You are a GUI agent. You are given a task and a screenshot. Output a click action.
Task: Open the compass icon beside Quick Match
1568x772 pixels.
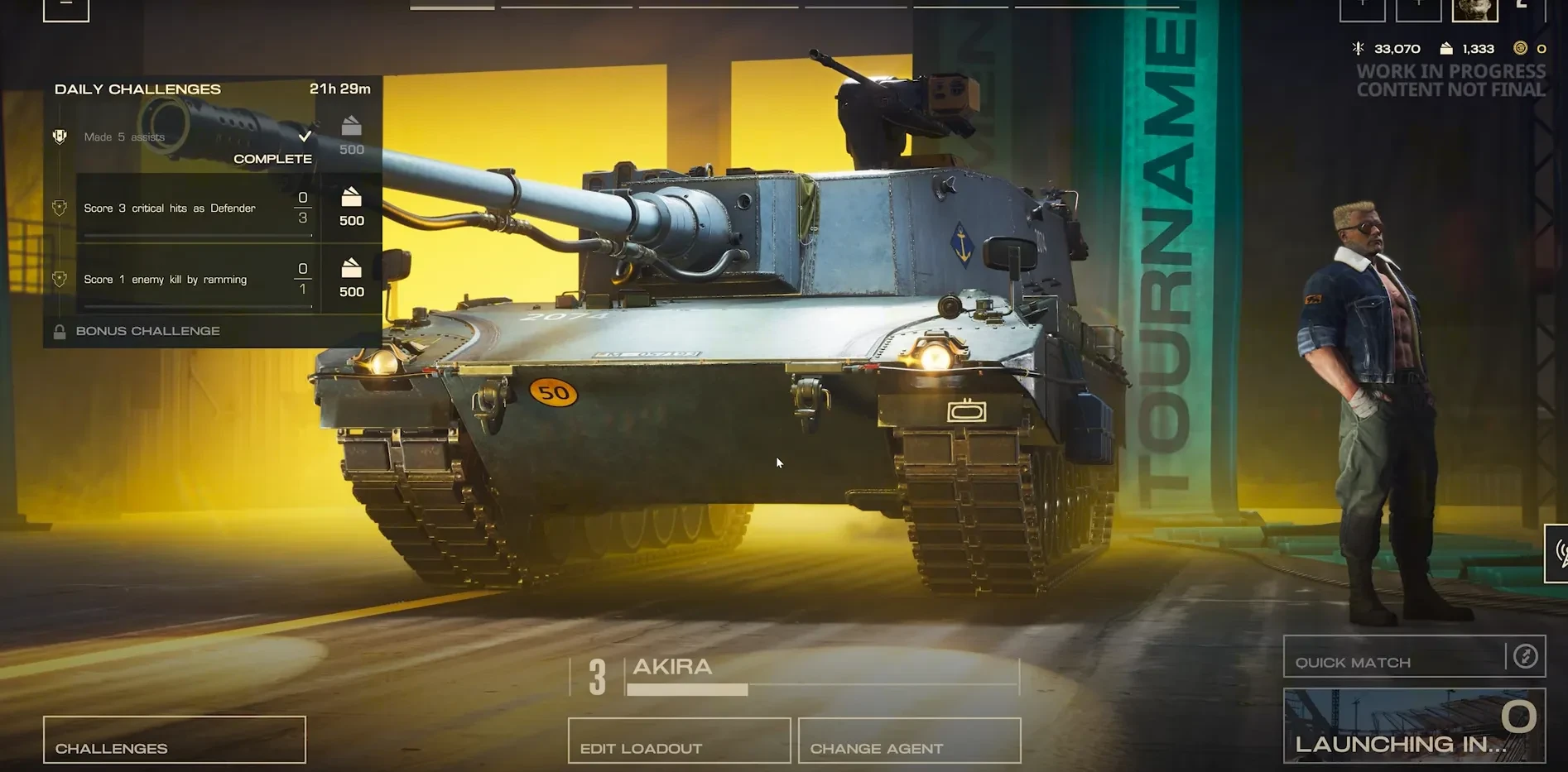tap(1525, 657)
